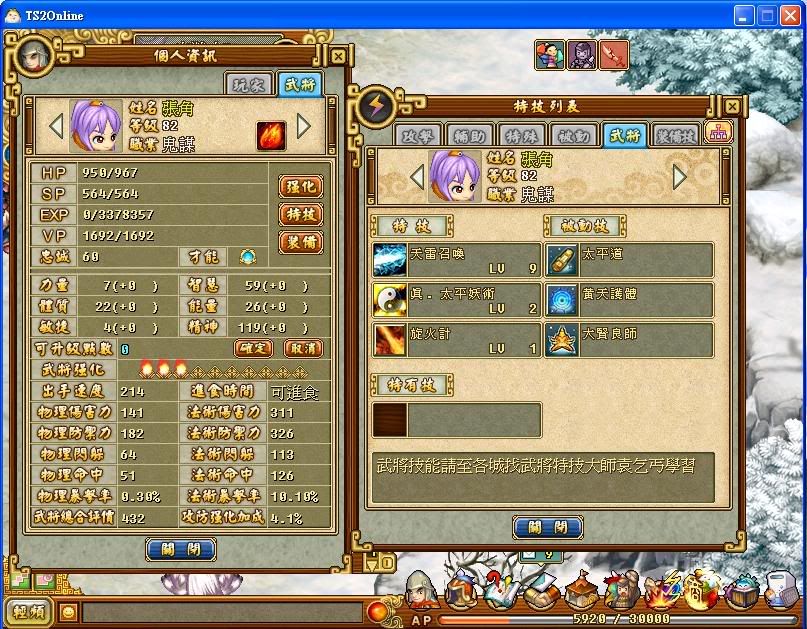
Task: Choose the 燒火計 skill
Action: [x=455, y=339]
